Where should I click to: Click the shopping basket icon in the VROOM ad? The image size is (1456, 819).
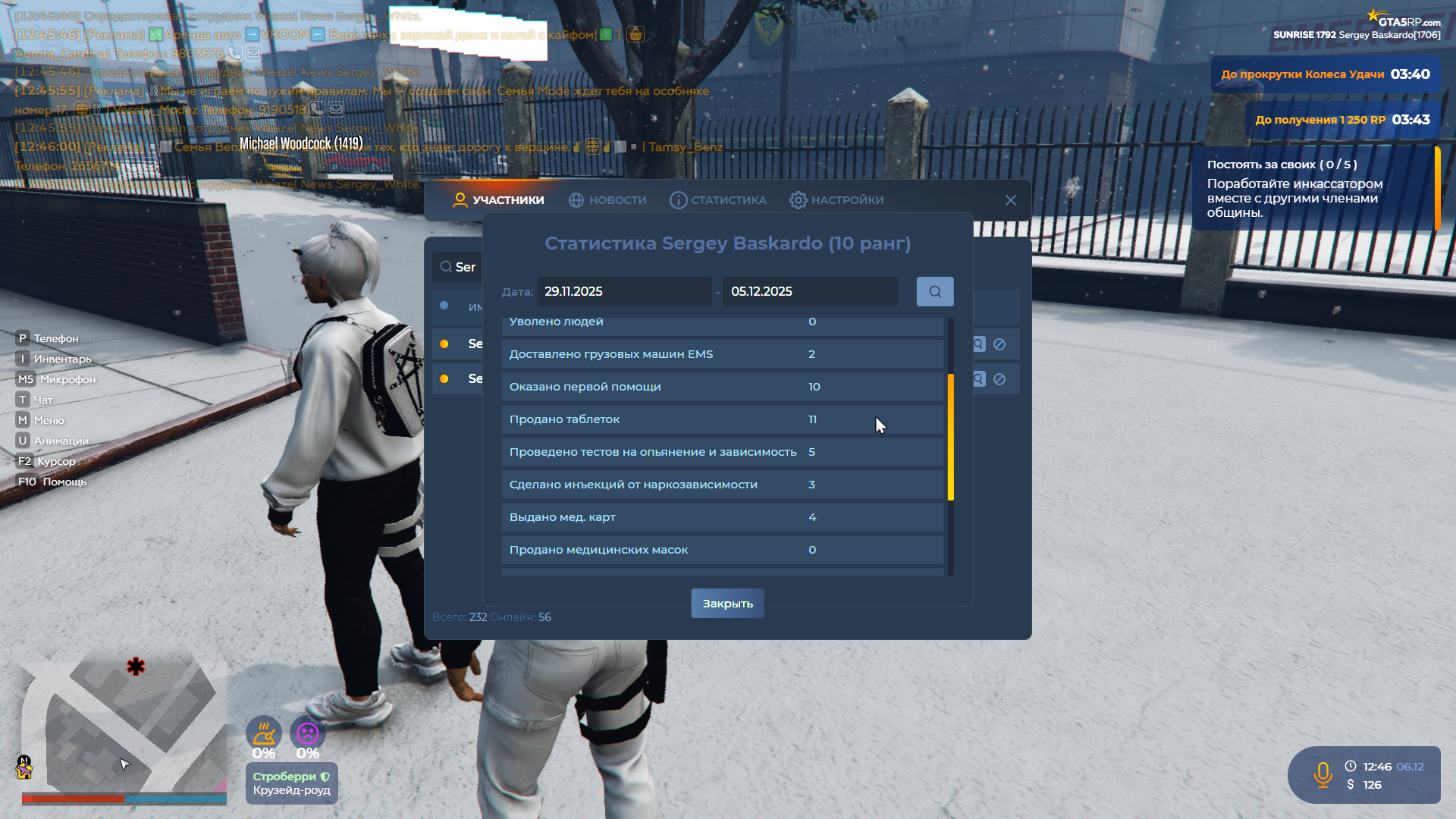pos(635,34)
